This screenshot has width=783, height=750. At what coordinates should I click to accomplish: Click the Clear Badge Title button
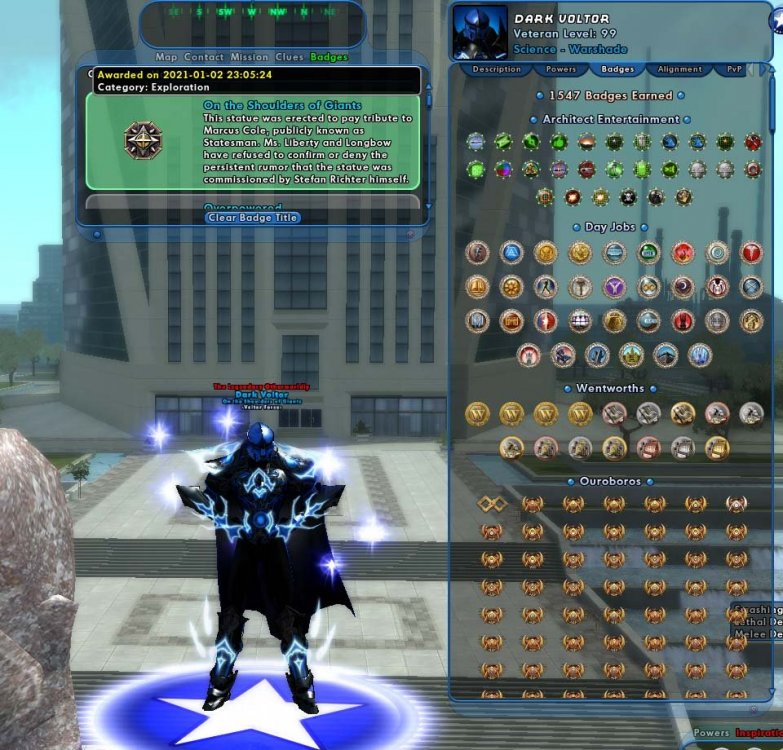(253, 217)
